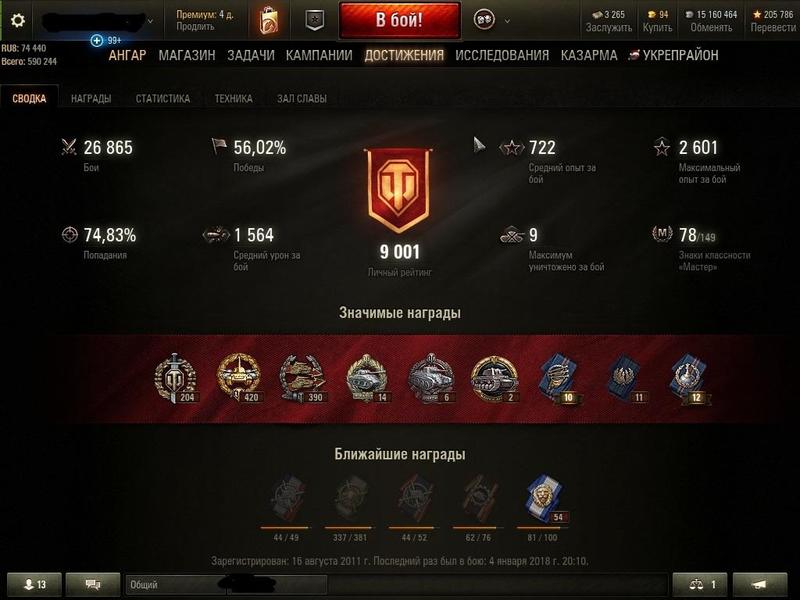Switch to the Статистика tab

click(x=163, y=99)
